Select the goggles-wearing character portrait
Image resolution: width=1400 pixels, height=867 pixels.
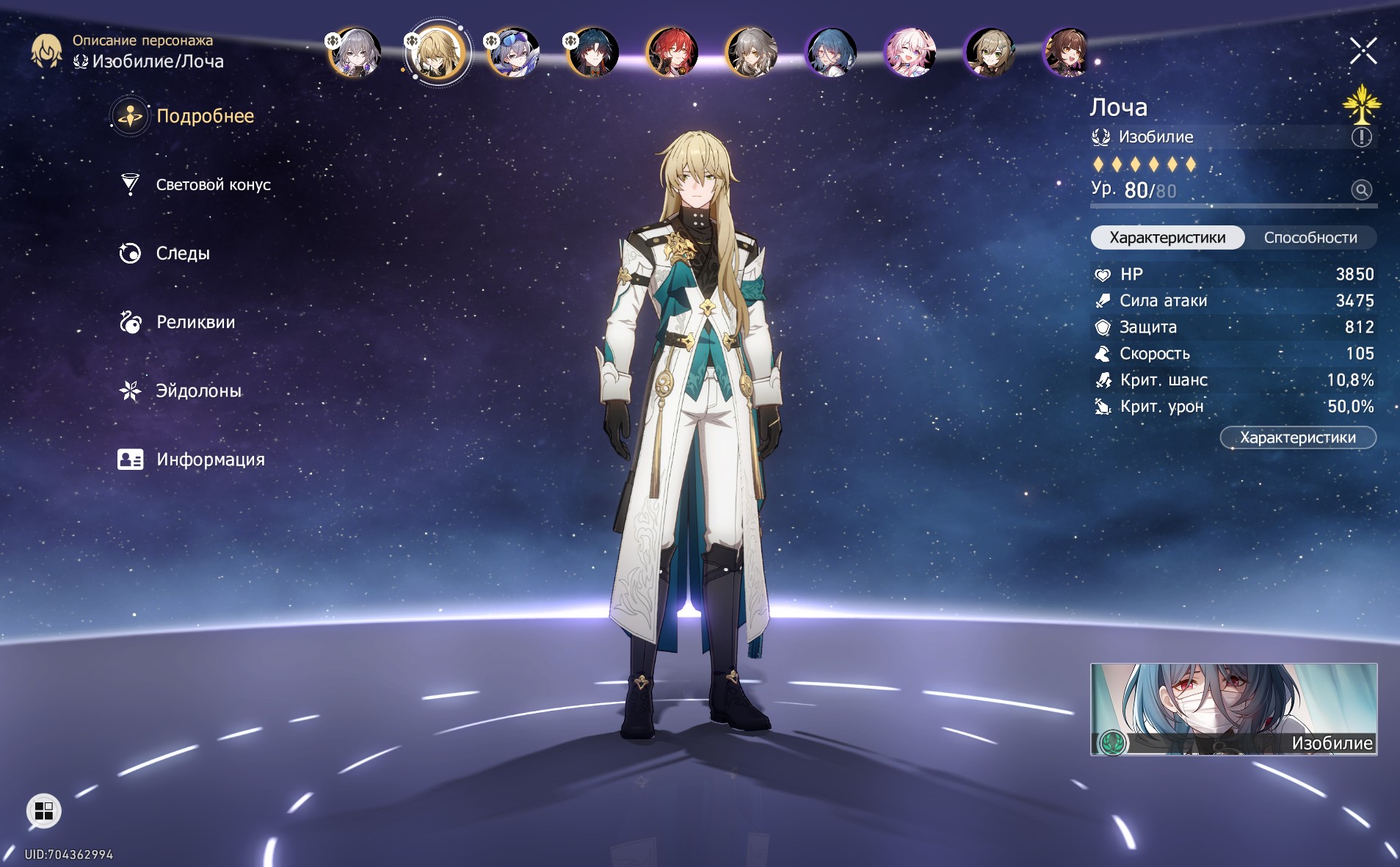(513, 53)
